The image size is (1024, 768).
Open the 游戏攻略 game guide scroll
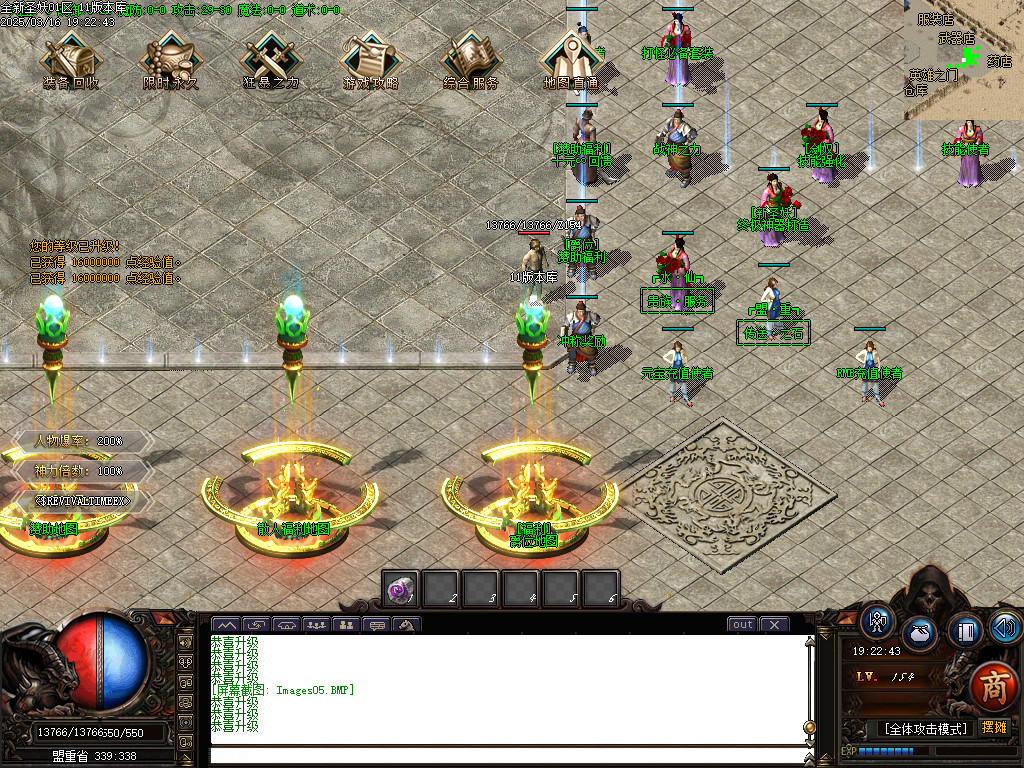tap(370, 58)
